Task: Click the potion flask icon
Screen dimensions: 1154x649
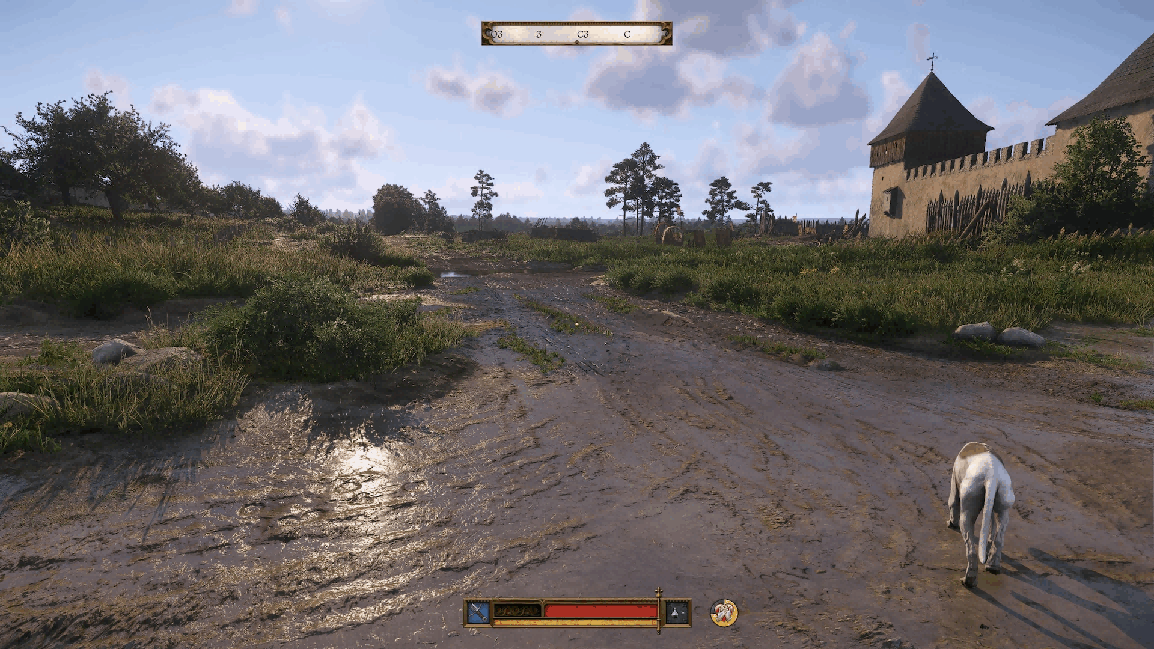Action: pyautogui.click(x=678, y=612)
